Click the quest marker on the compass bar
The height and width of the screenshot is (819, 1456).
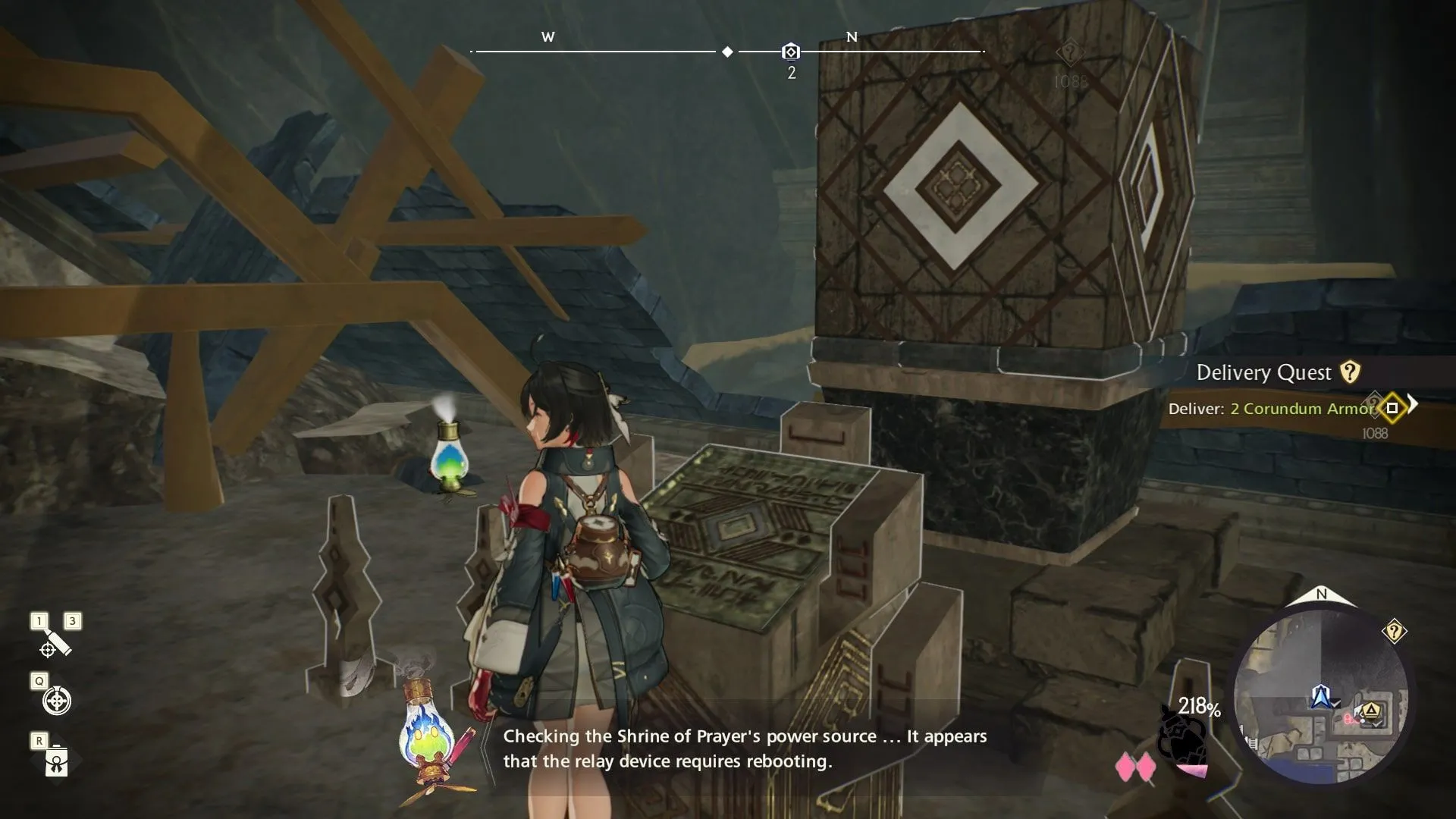(790, 52)
